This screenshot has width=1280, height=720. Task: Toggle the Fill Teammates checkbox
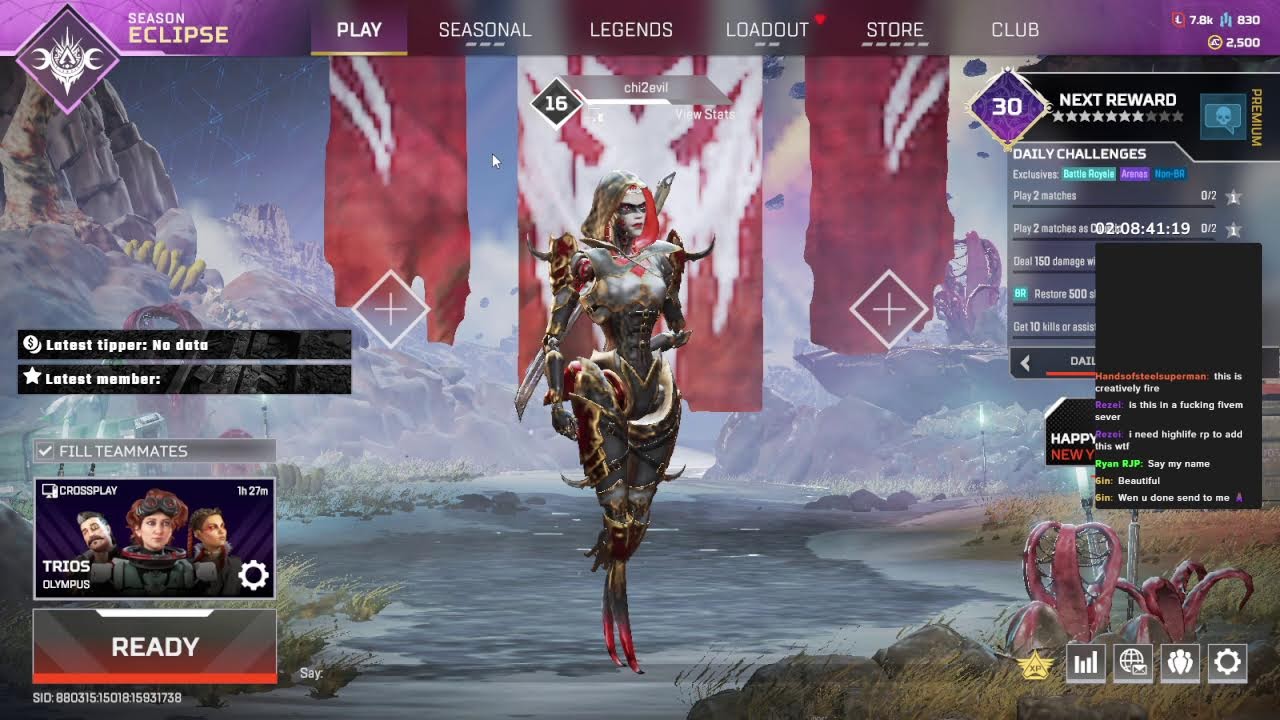45,451
